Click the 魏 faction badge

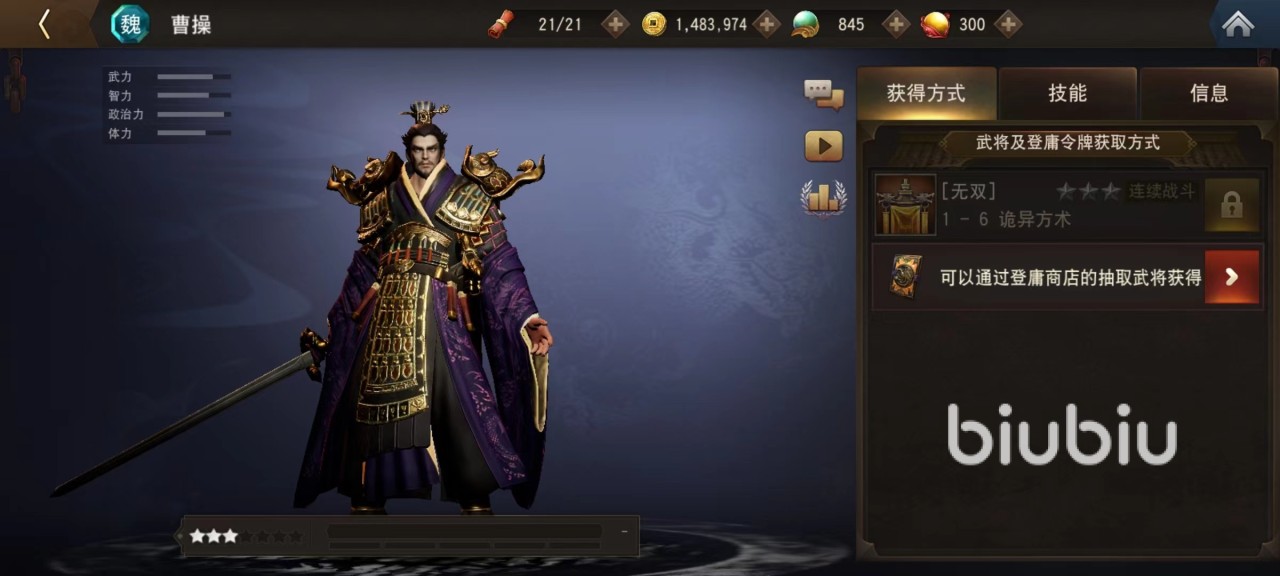pyautogui.click(x=130, y=24)
